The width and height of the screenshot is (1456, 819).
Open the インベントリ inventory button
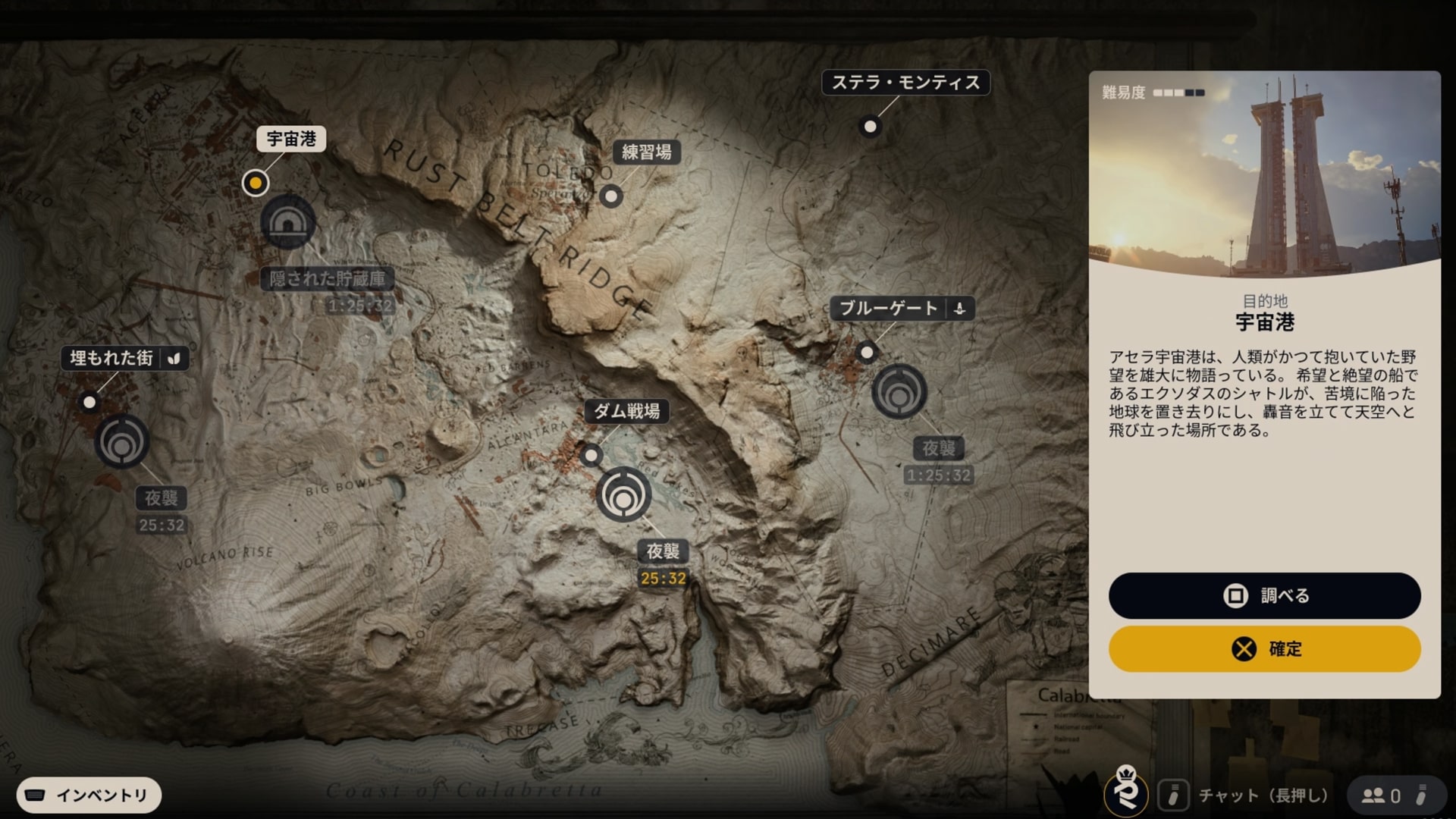[89, 795]
